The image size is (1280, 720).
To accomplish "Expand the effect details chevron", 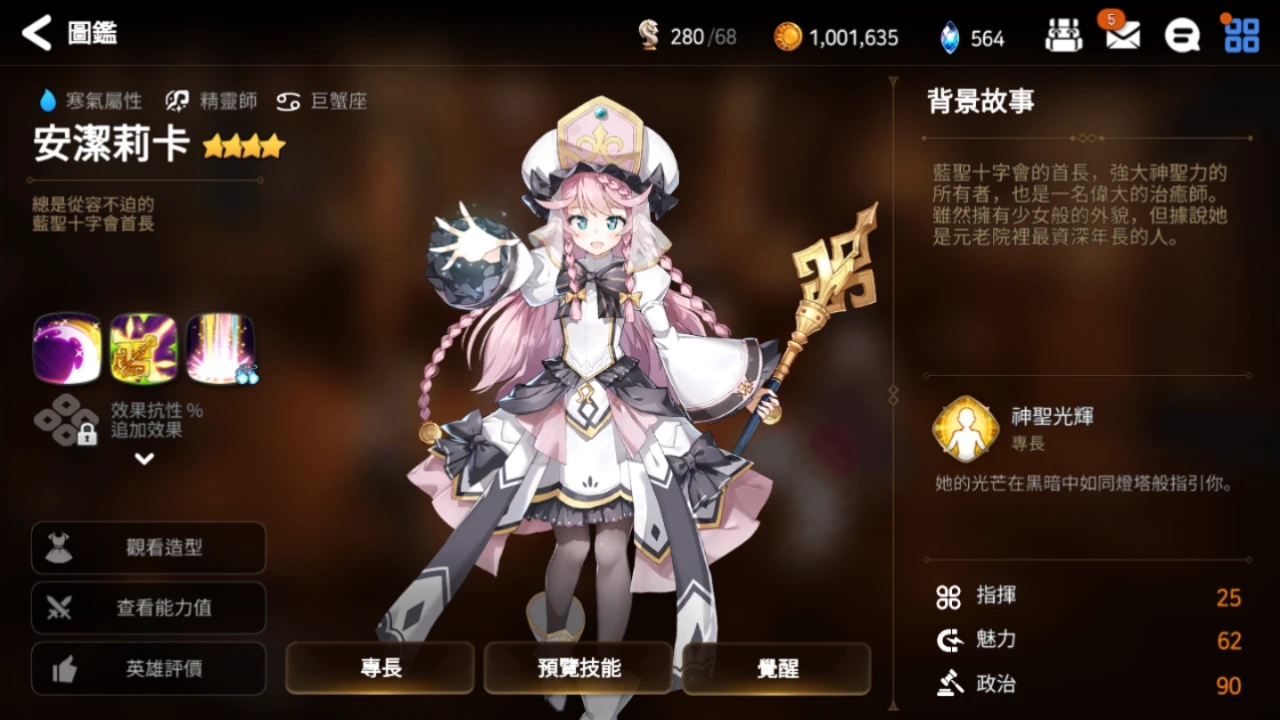I will point(143,459).
